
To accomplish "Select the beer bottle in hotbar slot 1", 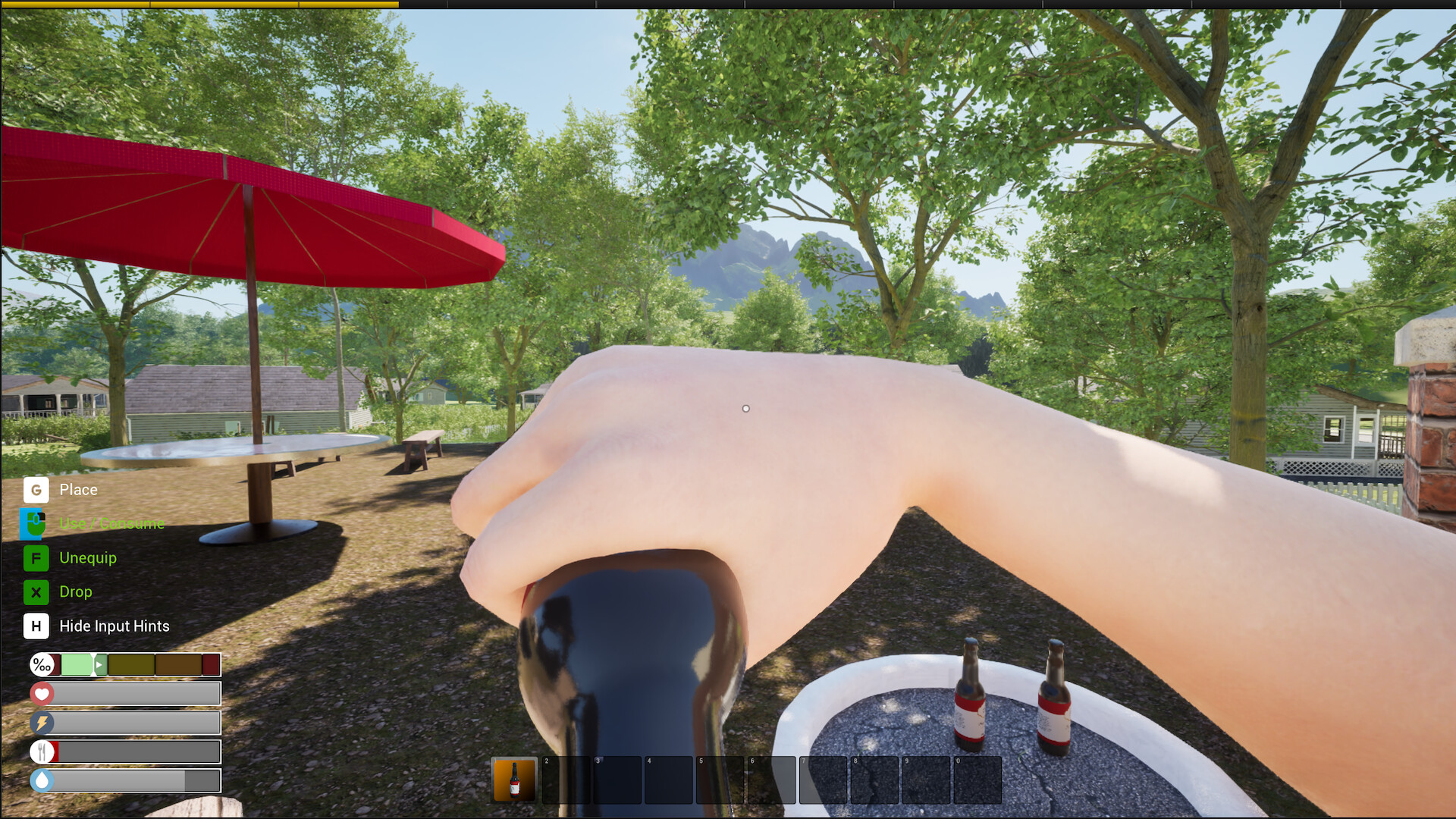I will pyautogui.click(x=514, y=780).
